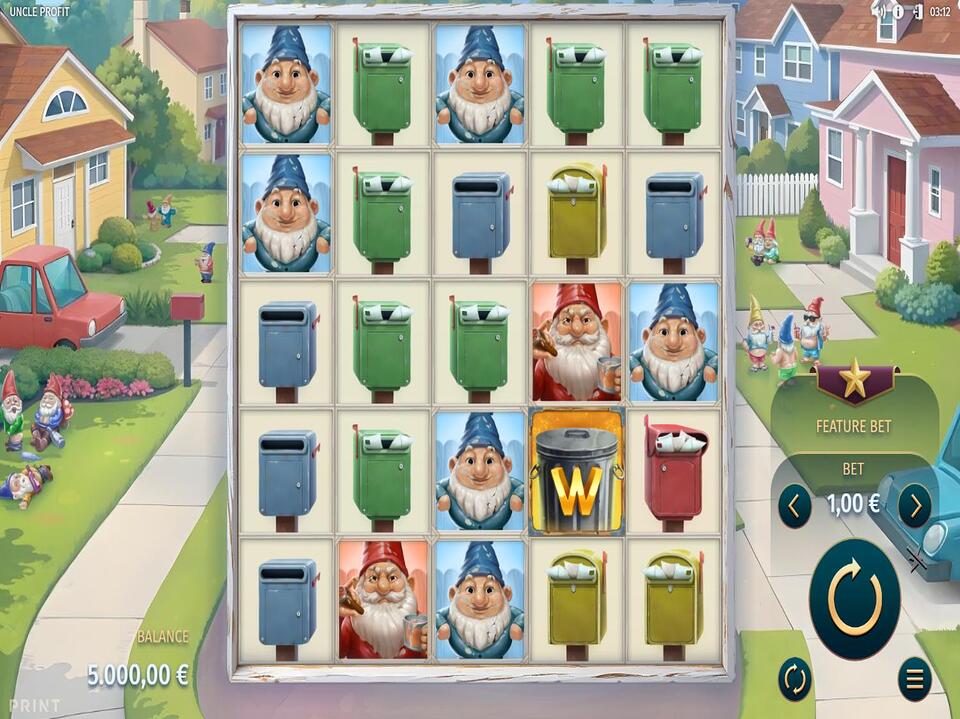This screenshot has height=719, width=960.
Task: Decrease the bet with the left arrow
Action: tap(794, 506)
